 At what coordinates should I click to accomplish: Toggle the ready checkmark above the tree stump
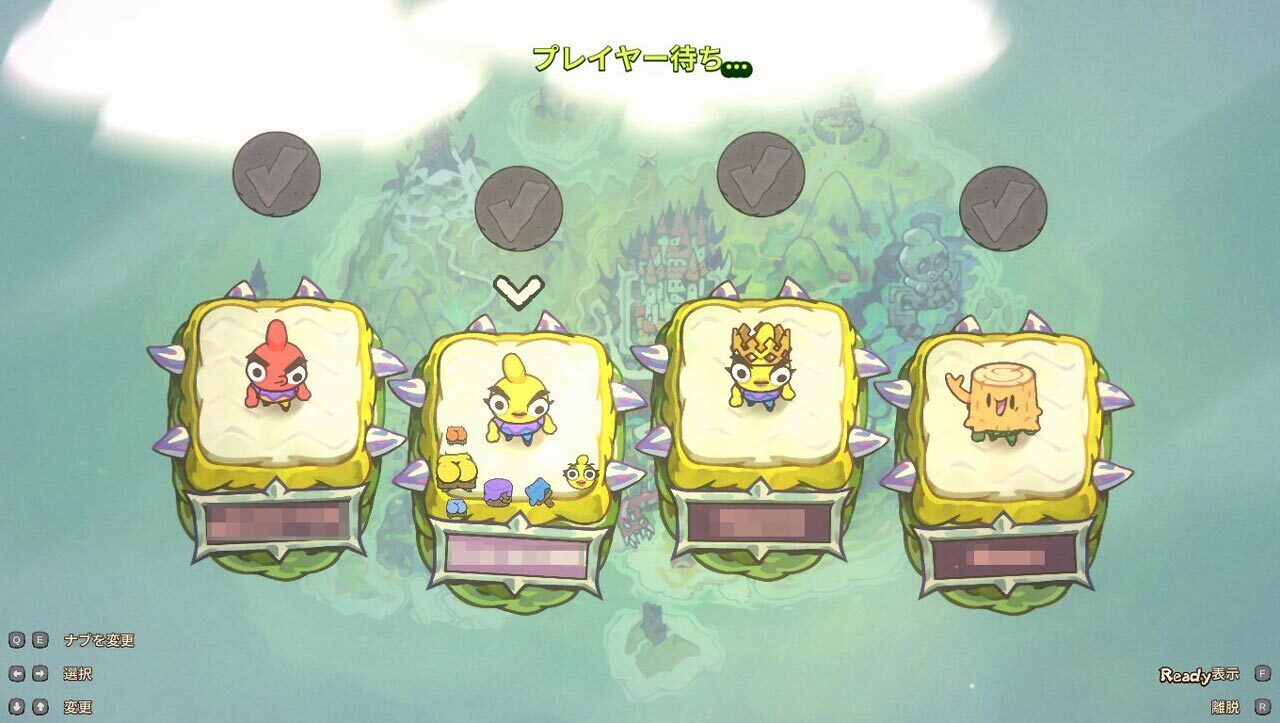coord(1002,209)
